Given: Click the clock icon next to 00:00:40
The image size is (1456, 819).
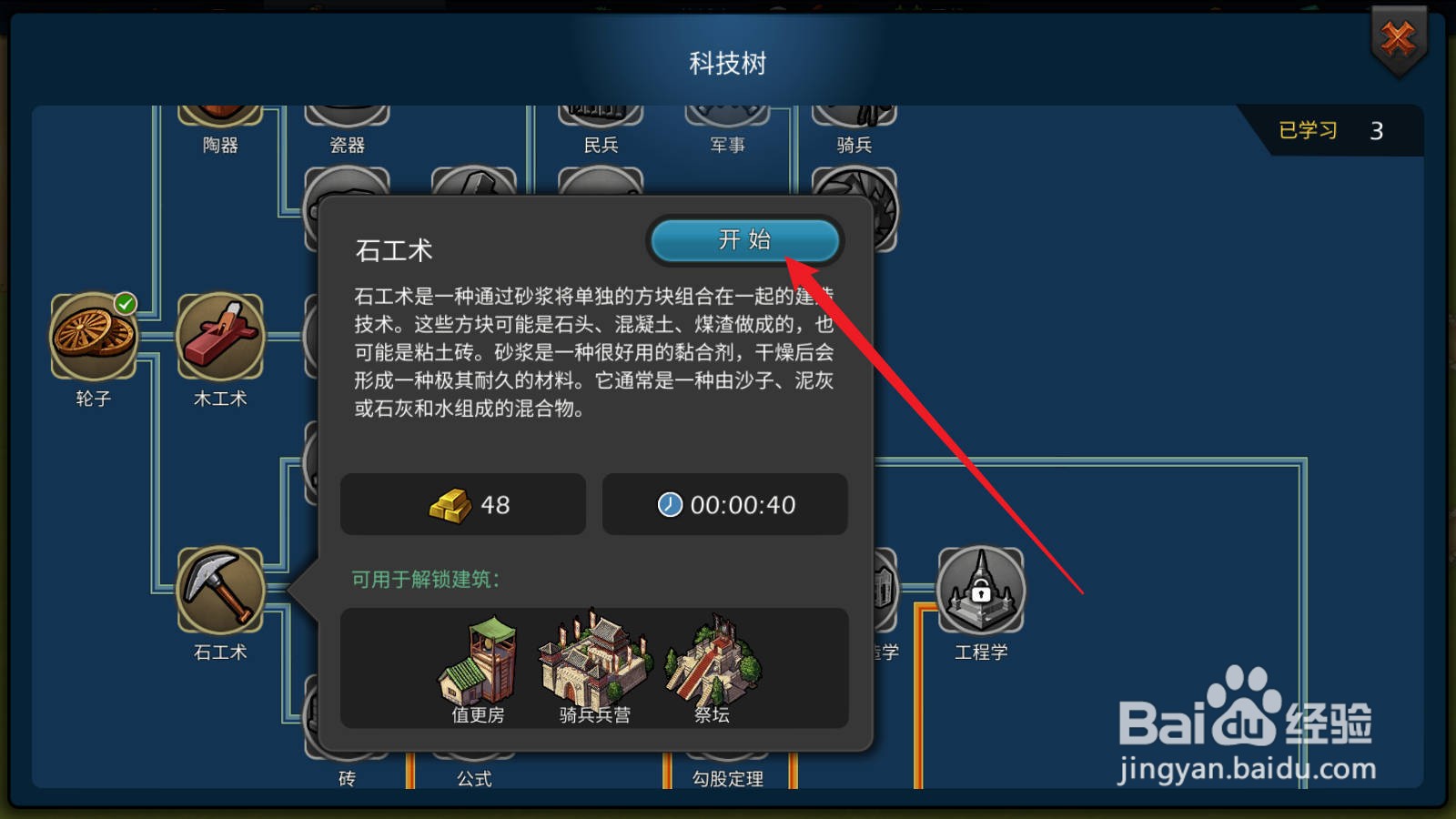Looking at the screenshot, I should [671, 505].
